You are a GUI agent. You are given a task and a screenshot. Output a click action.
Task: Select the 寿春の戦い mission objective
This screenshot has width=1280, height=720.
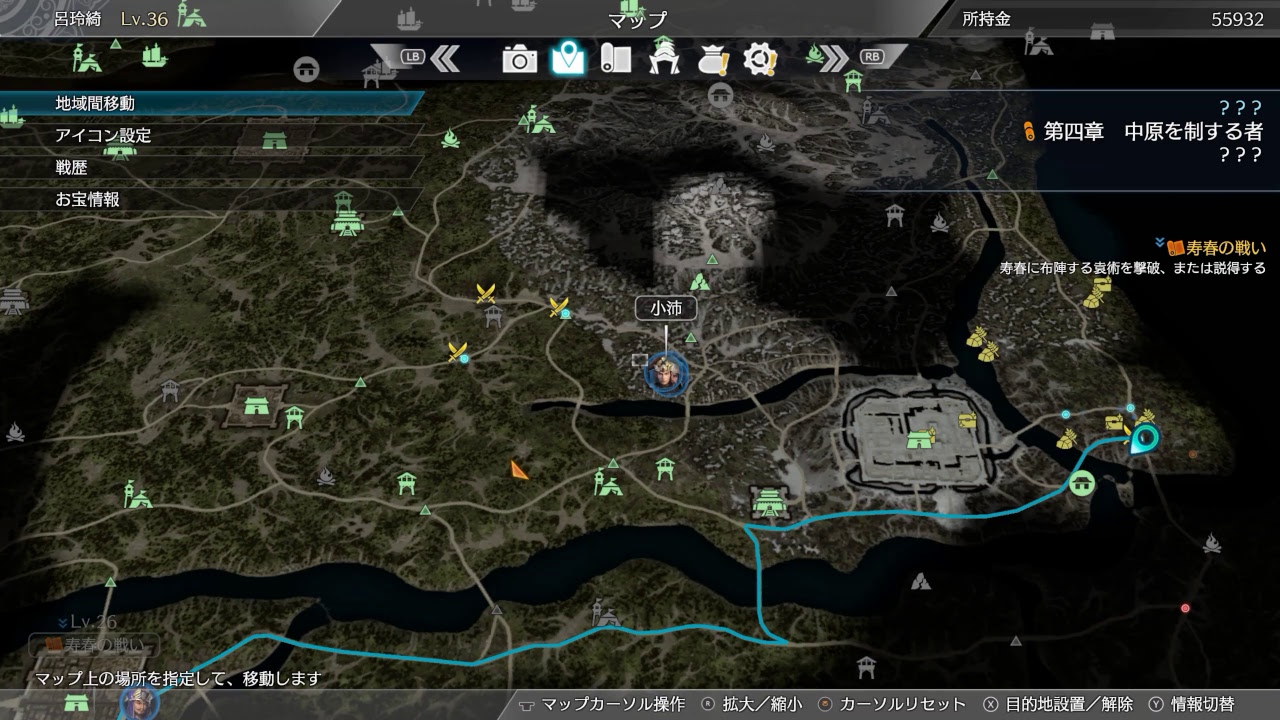click(1225, 248)
